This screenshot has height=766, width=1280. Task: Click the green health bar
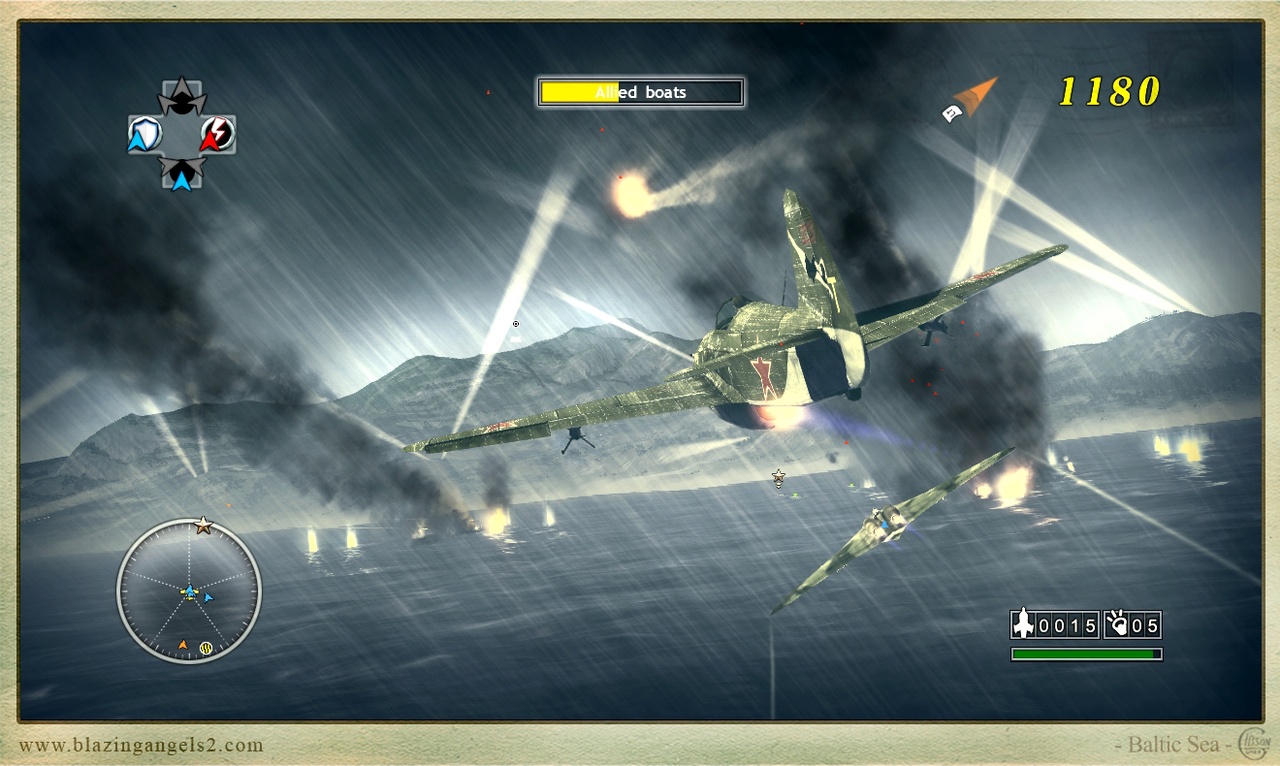1085,652
